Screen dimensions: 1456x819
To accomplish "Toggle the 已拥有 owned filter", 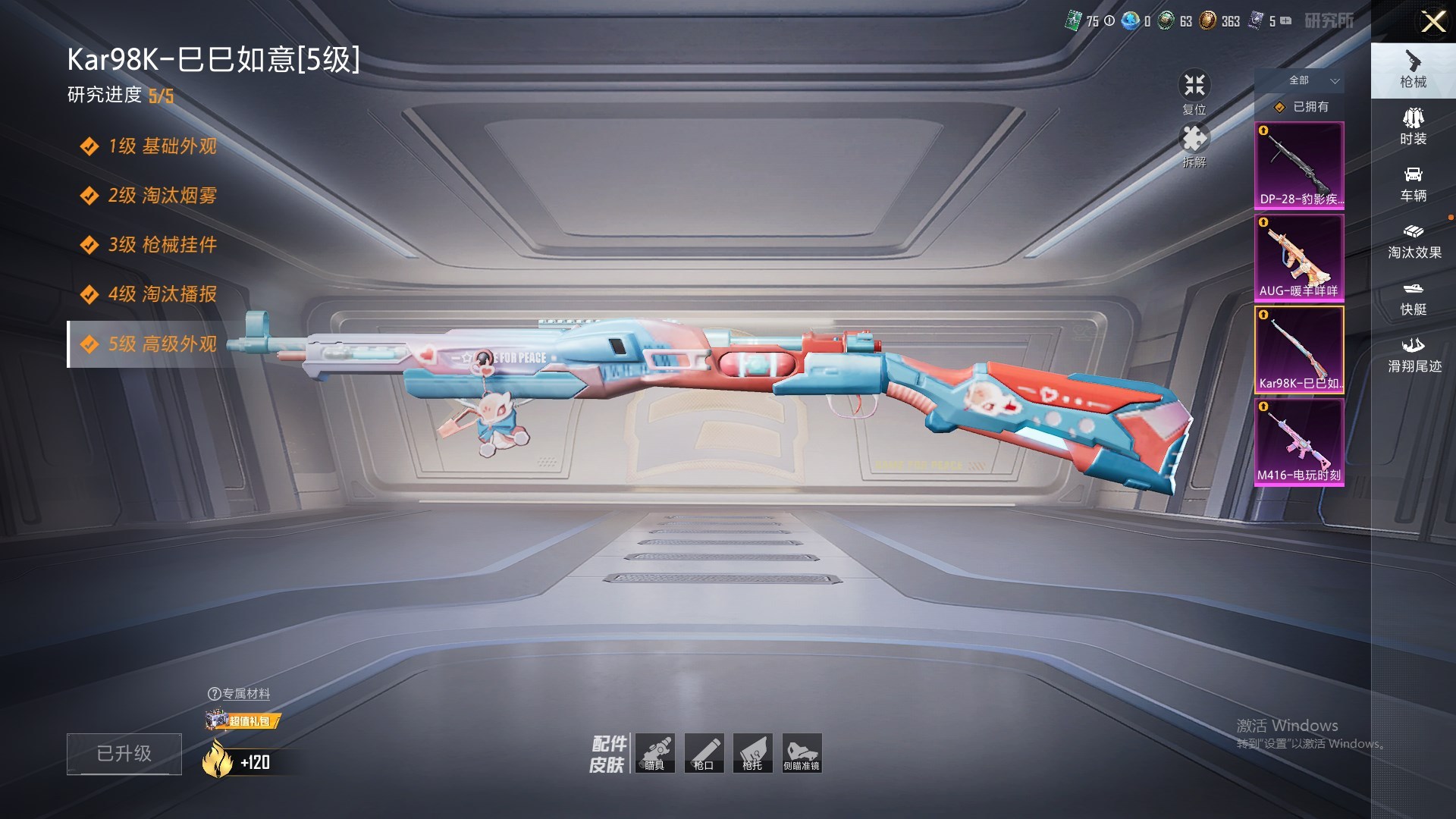I will pyautogui.click(x=1303, y=107).
